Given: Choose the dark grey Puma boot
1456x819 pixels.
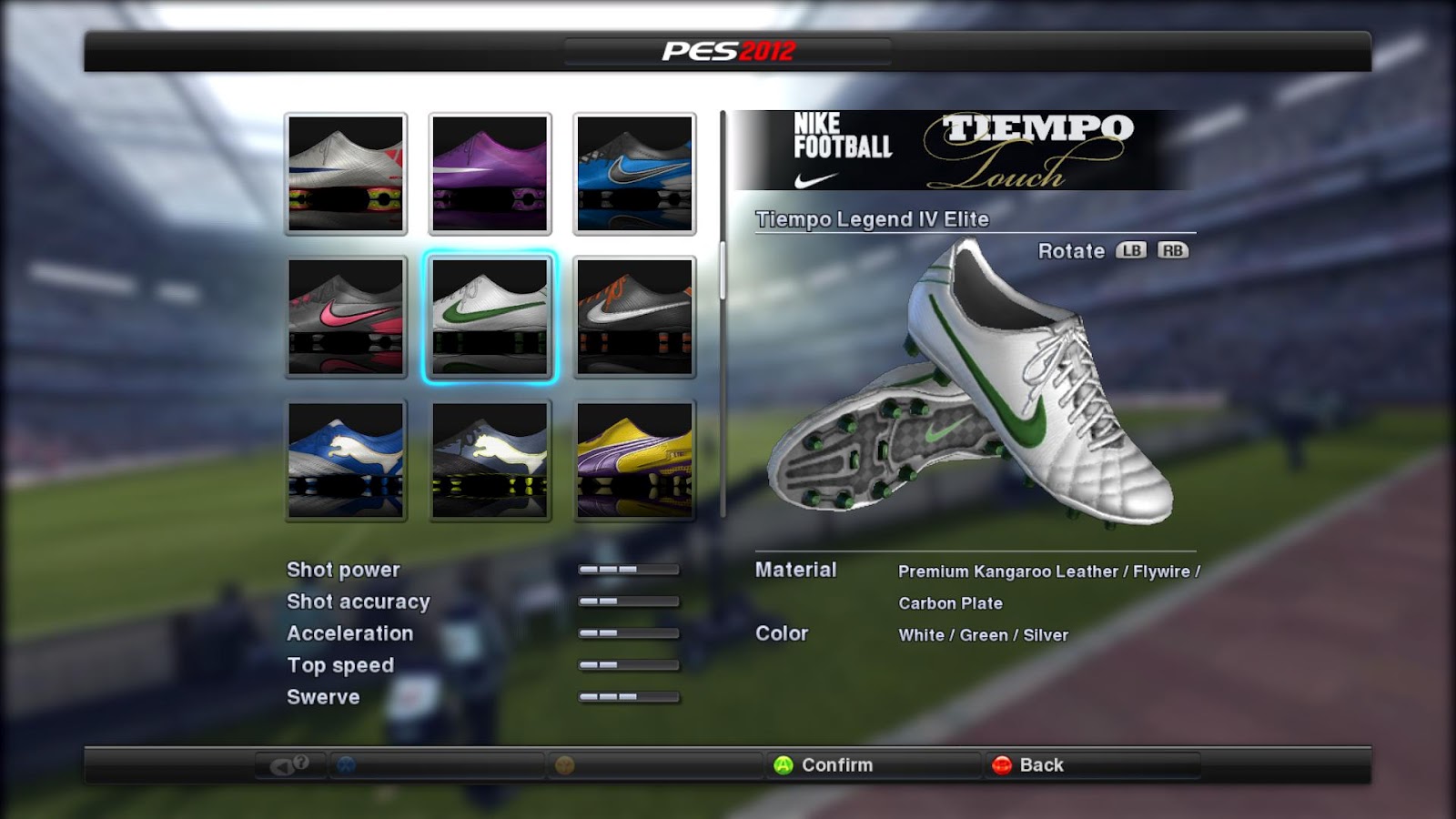Looking at the screenshot, I should click(x=490, y=460).
